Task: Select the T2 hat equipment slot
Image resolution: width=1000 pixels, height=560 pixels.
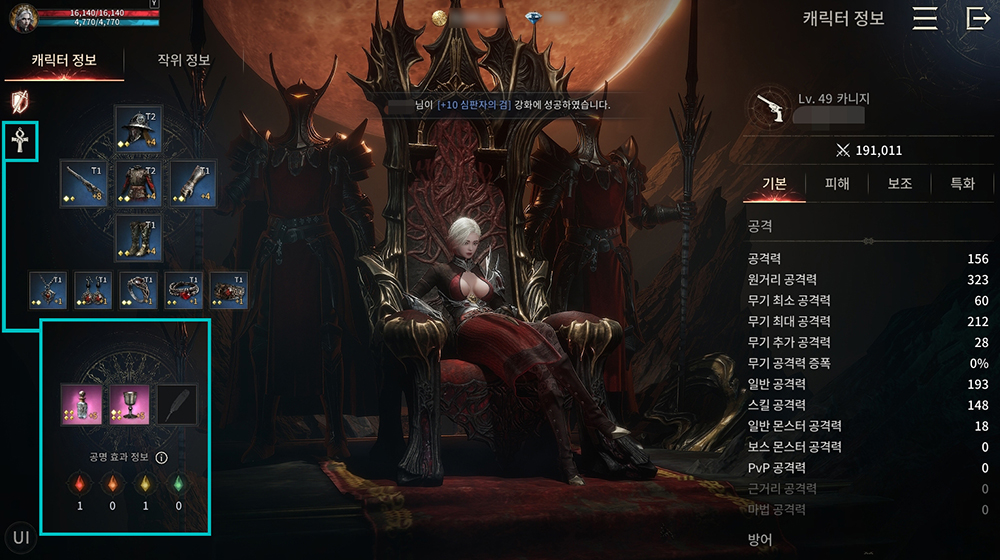Action: coord(137,129)
